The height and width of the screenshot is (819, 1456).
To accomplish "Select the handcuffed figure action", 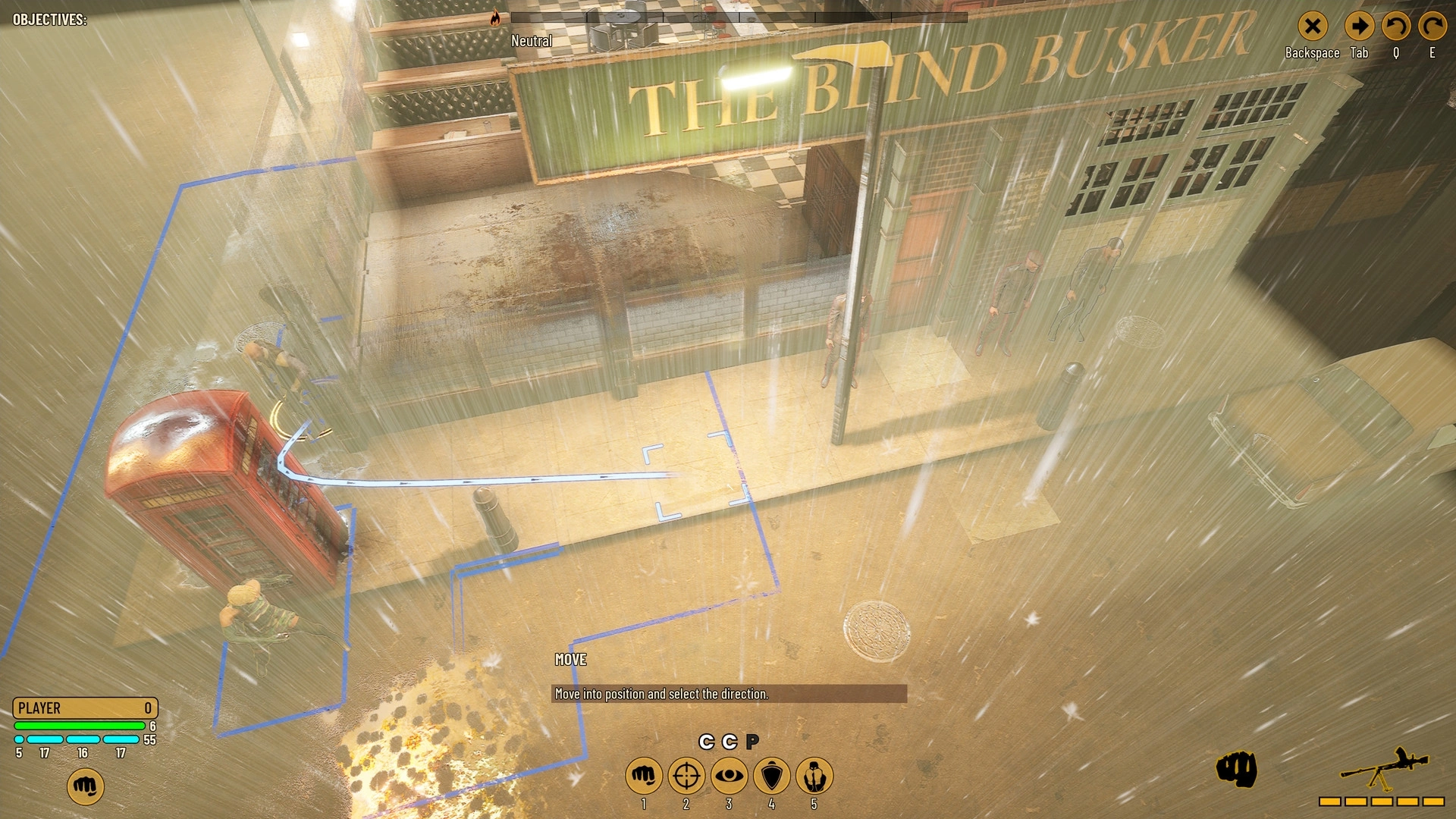I will 814,776.
